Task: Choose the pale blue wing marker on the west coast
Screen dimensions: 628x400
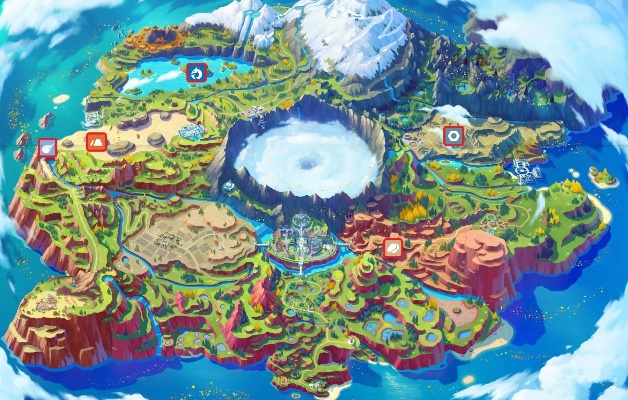Action: (x=47, y=149)
